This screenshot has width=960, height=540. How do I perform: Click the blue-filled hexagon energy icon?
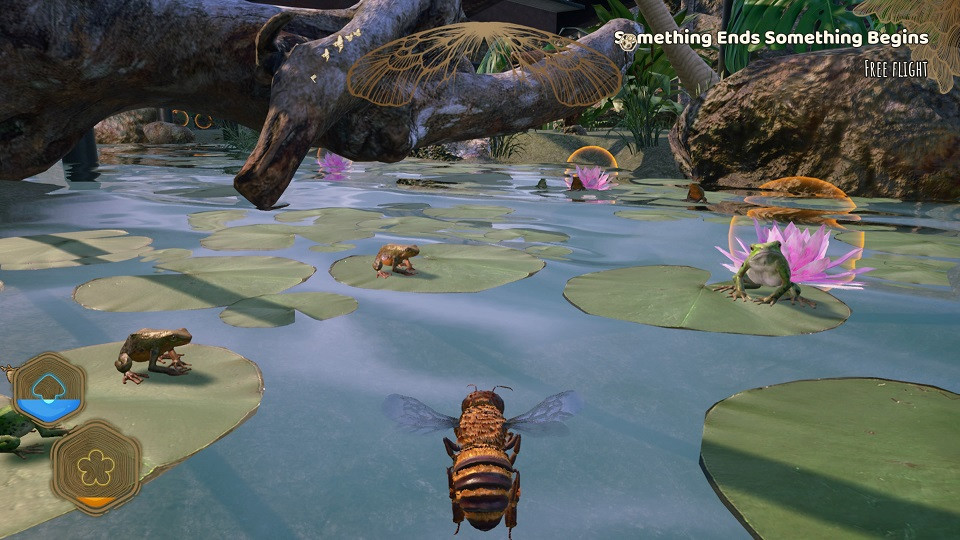pos(49,390)
